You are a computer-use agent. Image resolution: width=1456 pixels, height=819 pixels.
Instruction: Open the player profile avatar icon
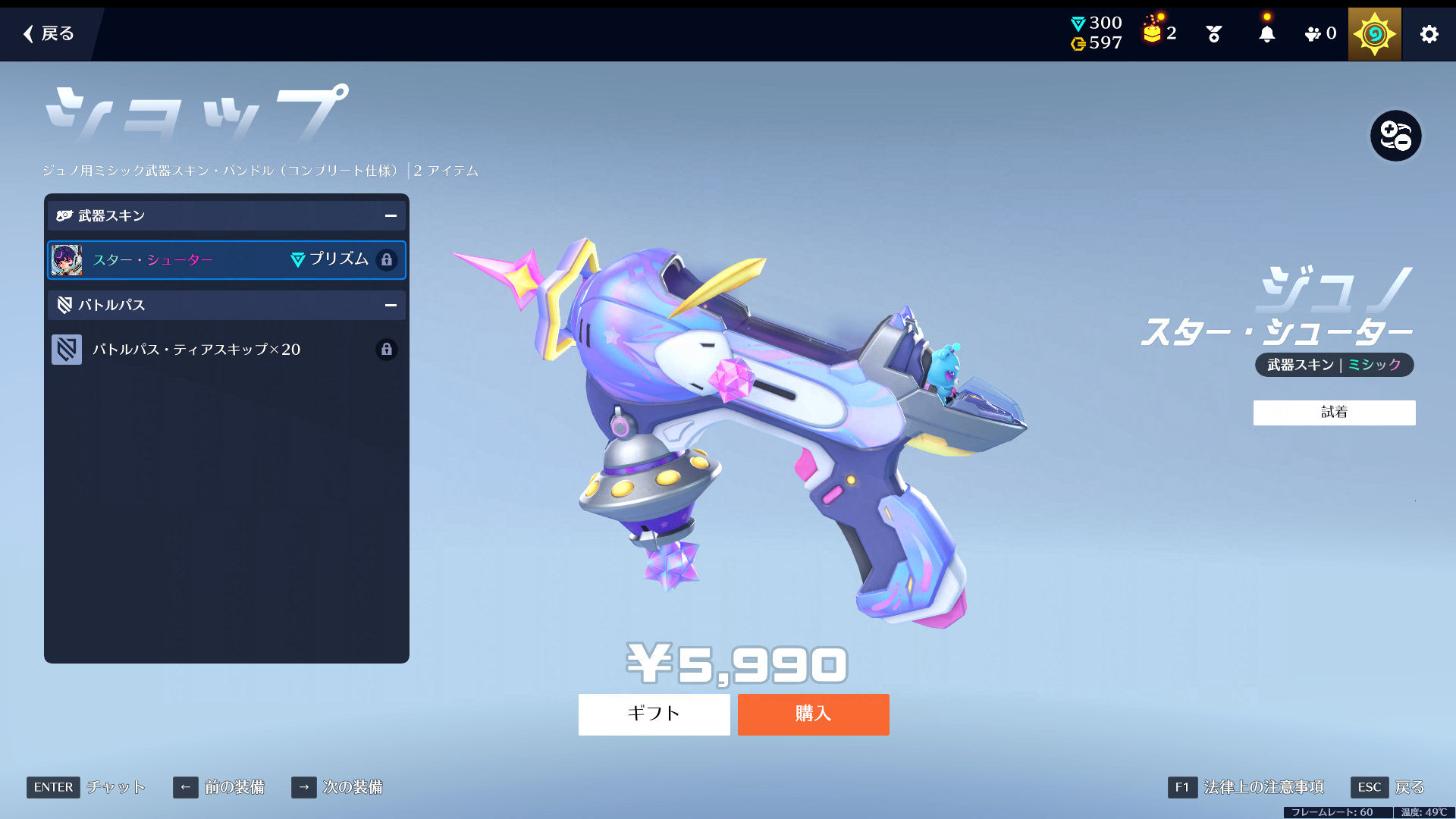click(1374, 34)
